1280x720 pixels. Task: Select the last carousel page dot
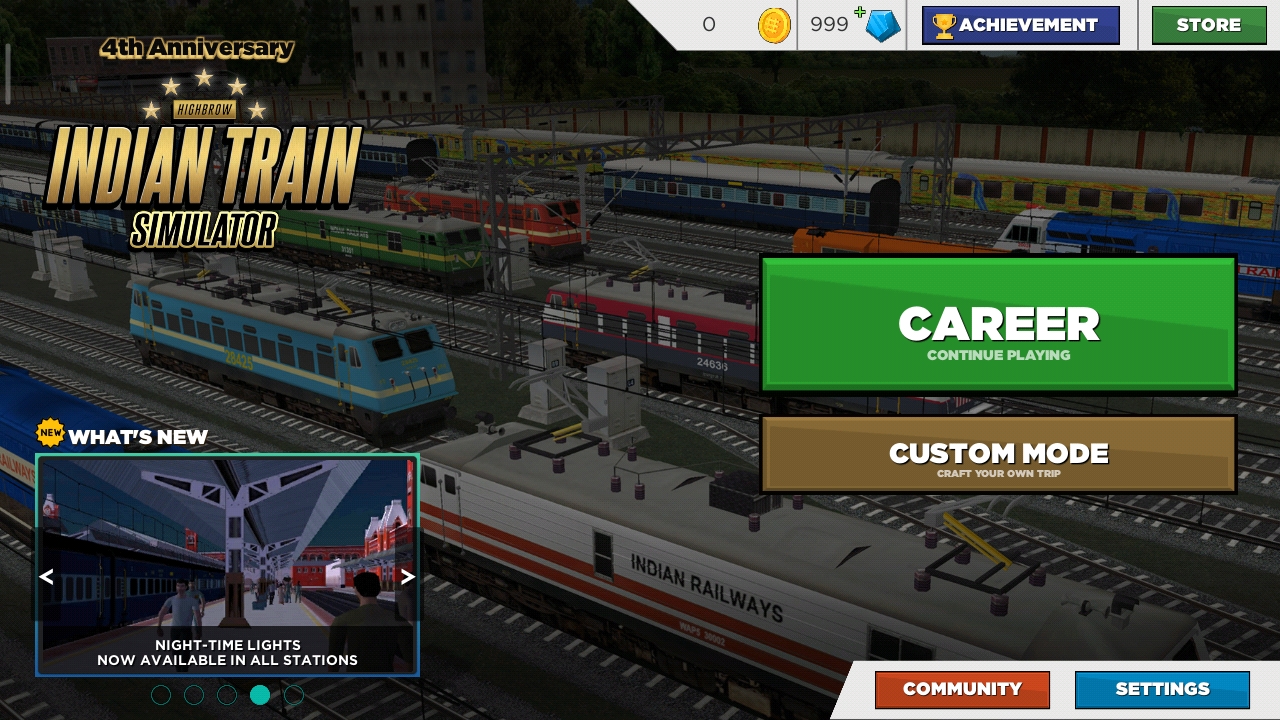click(x=294, y=694)
